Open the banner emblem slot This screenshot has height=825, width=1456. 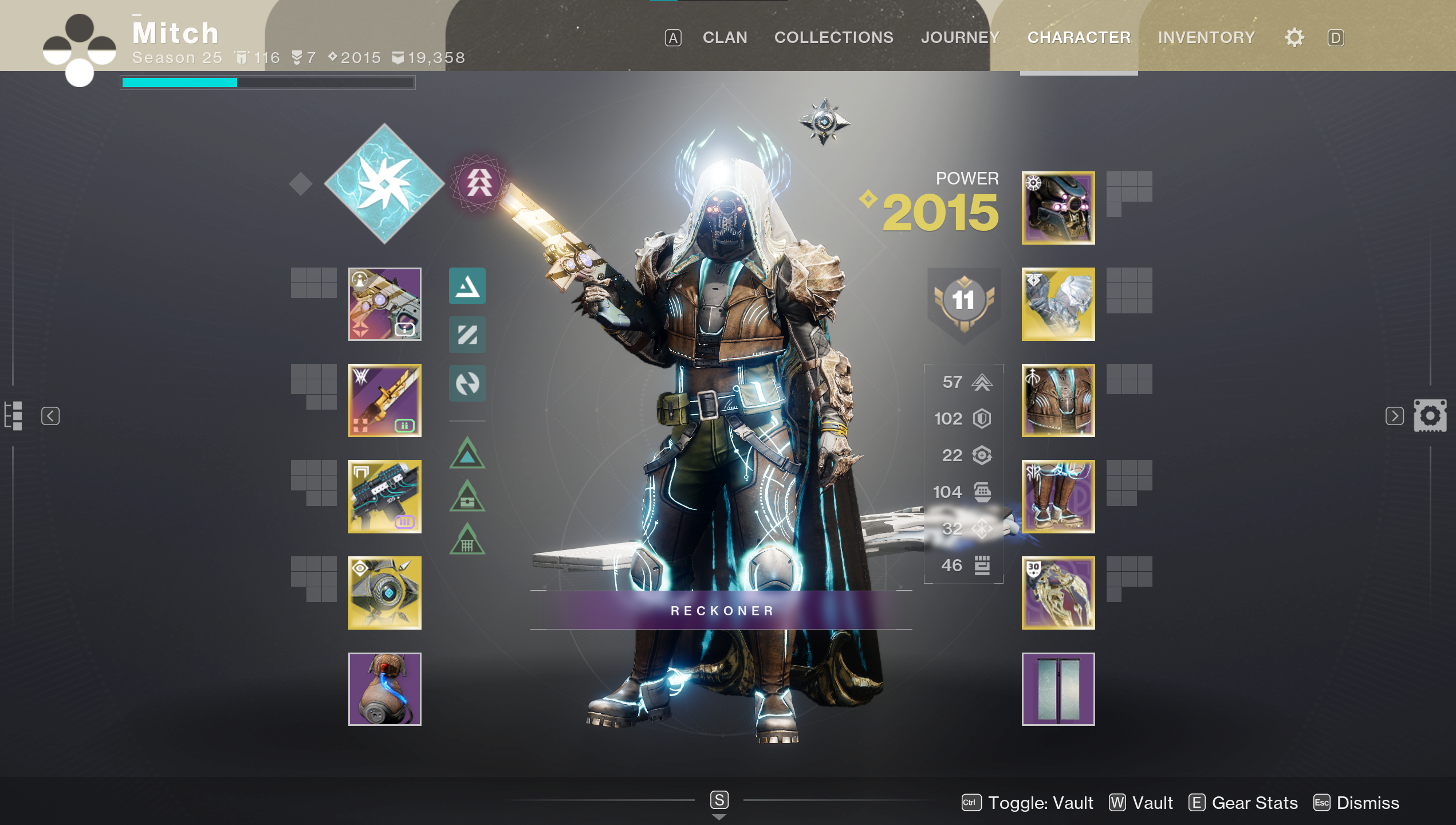pyautogui.click(x=1058, y=689)
